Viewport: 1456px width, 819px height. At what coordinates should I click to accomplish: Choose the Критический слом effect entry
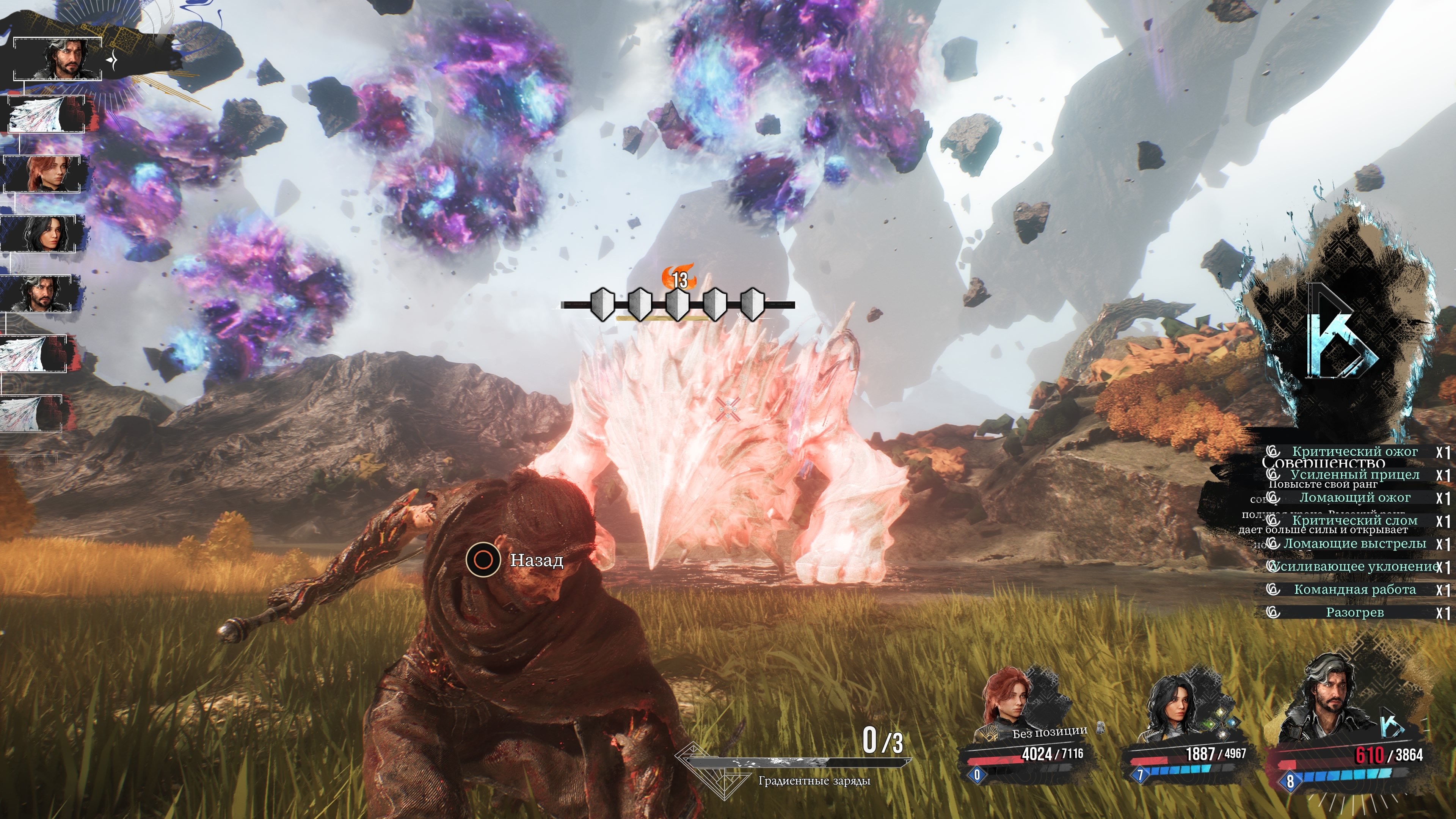tap(1354, 521)
